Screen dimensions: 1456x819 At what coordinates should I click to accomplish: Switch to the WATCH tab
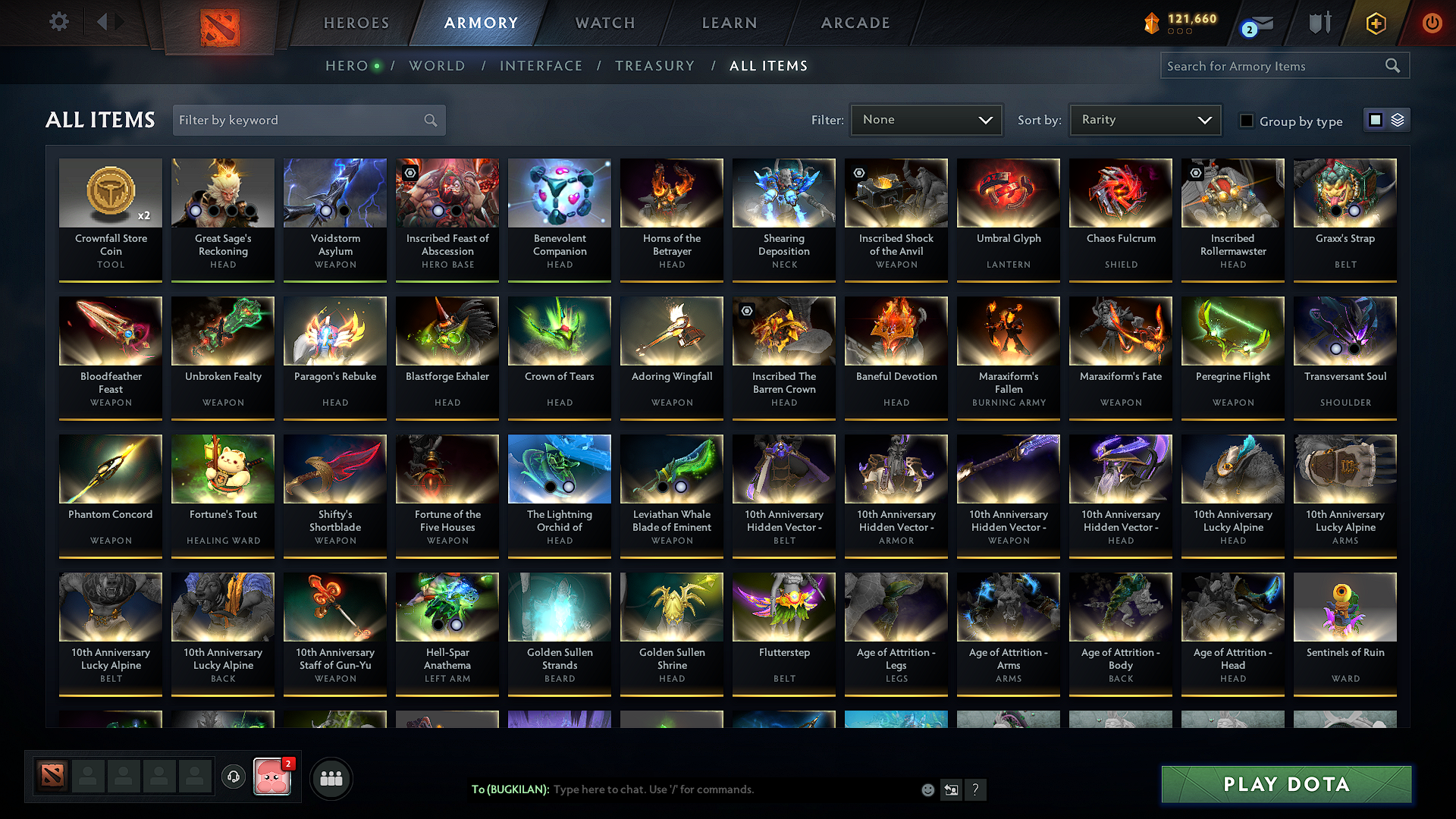tap(604, 23)
